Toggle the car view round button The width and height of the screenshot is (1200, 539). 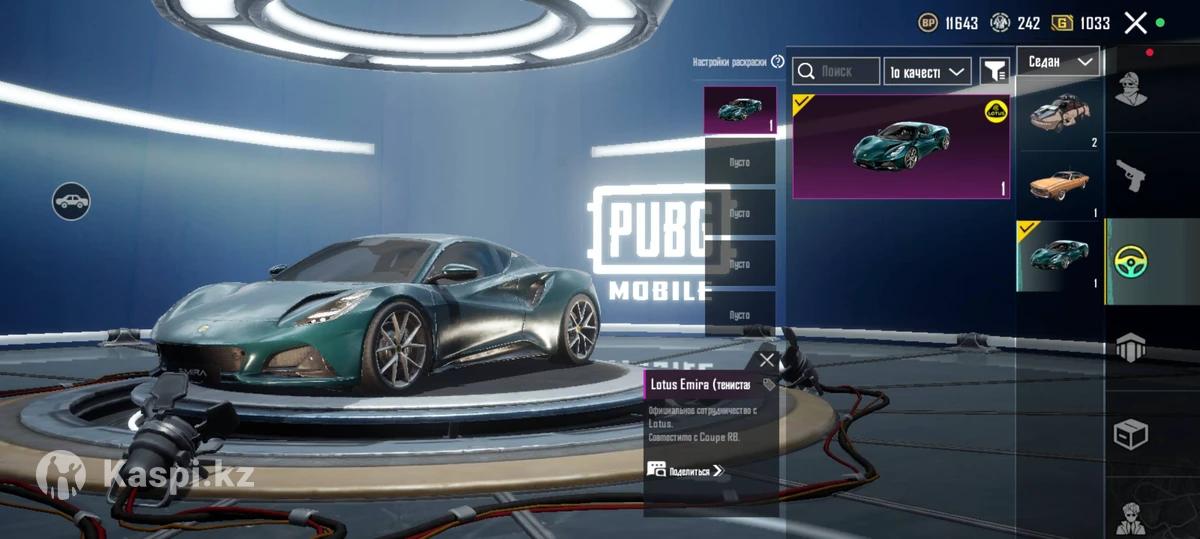click(72, 202)
